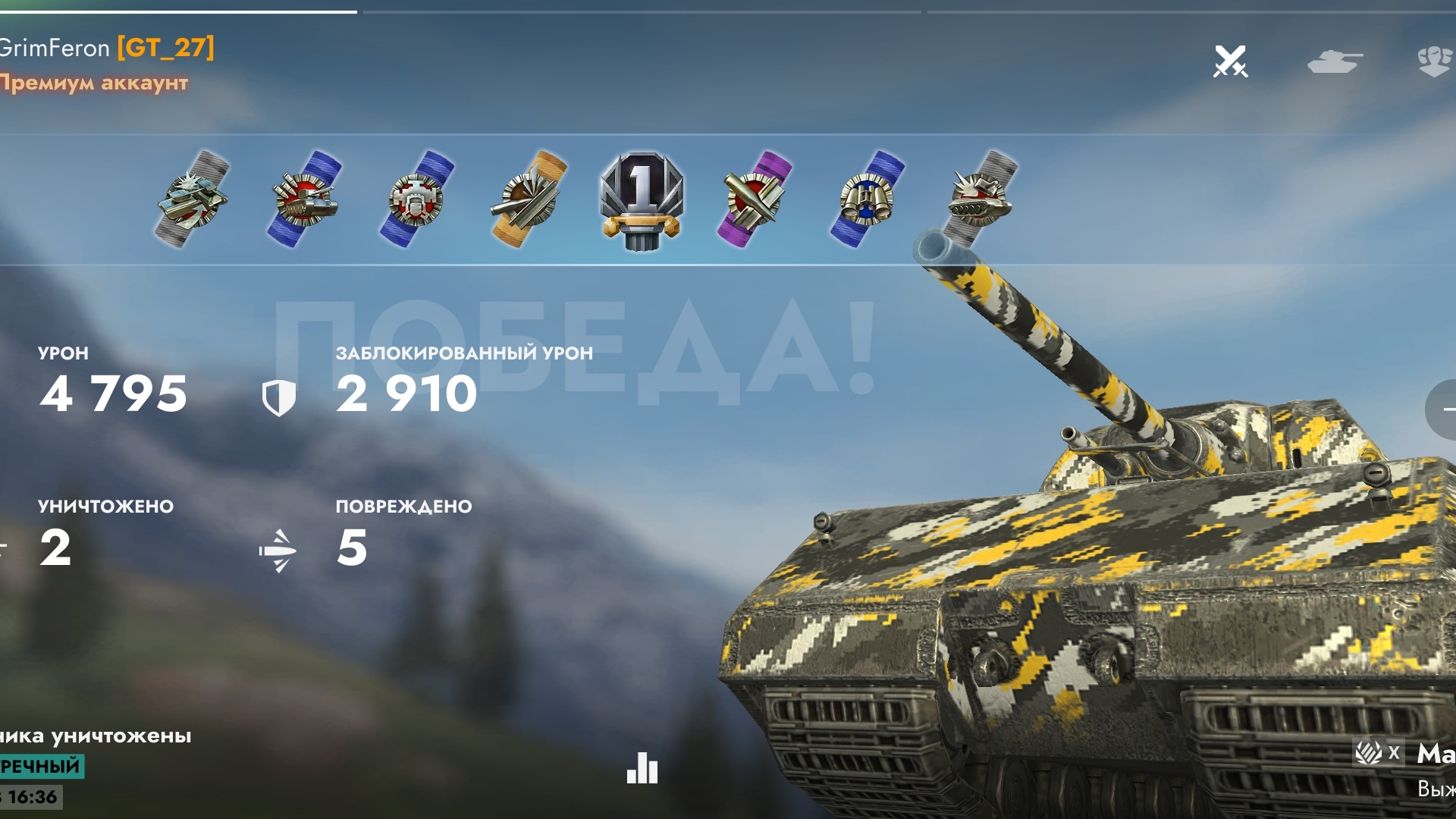Inspect the blue ribbon cross-shaped medal
Image resolution: width=1456 pixels, height=819 pixels.
(x=416, y=199)
